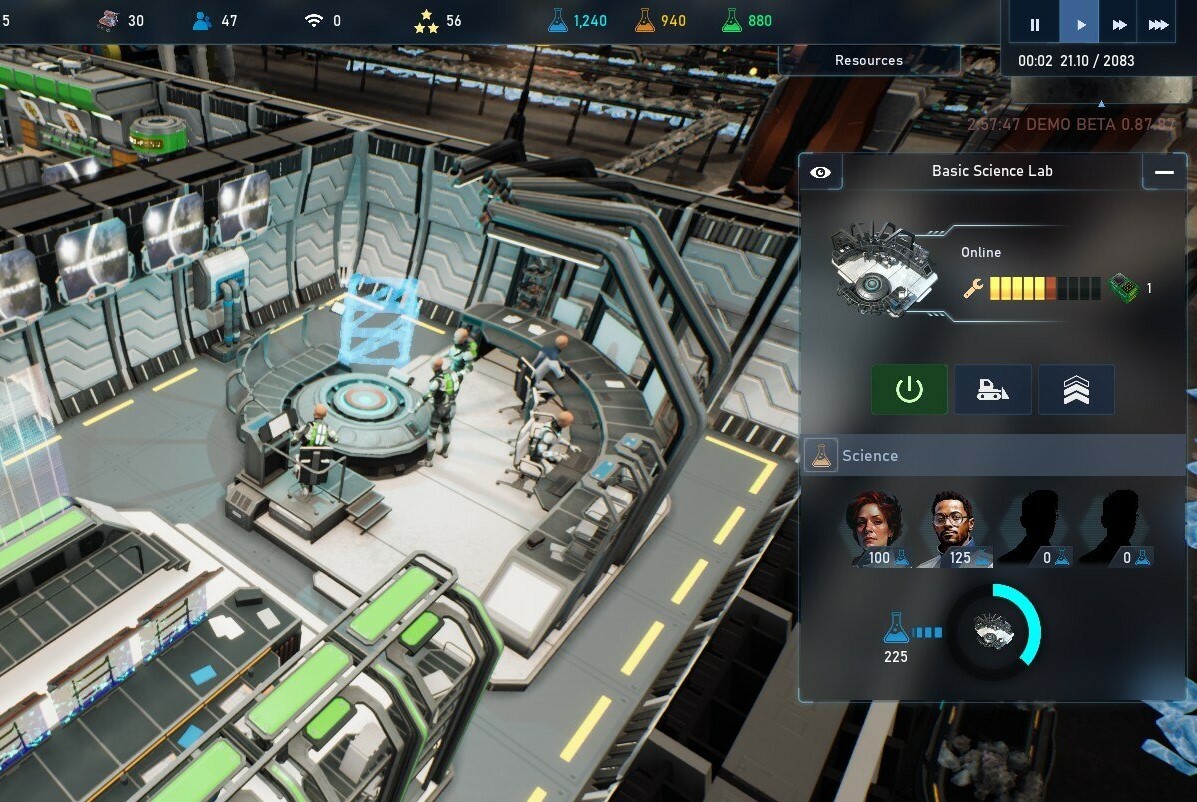Toggle the eye view icon
Image resolution: width=1197 pixels, height=802 pixels.
point(821,172)
